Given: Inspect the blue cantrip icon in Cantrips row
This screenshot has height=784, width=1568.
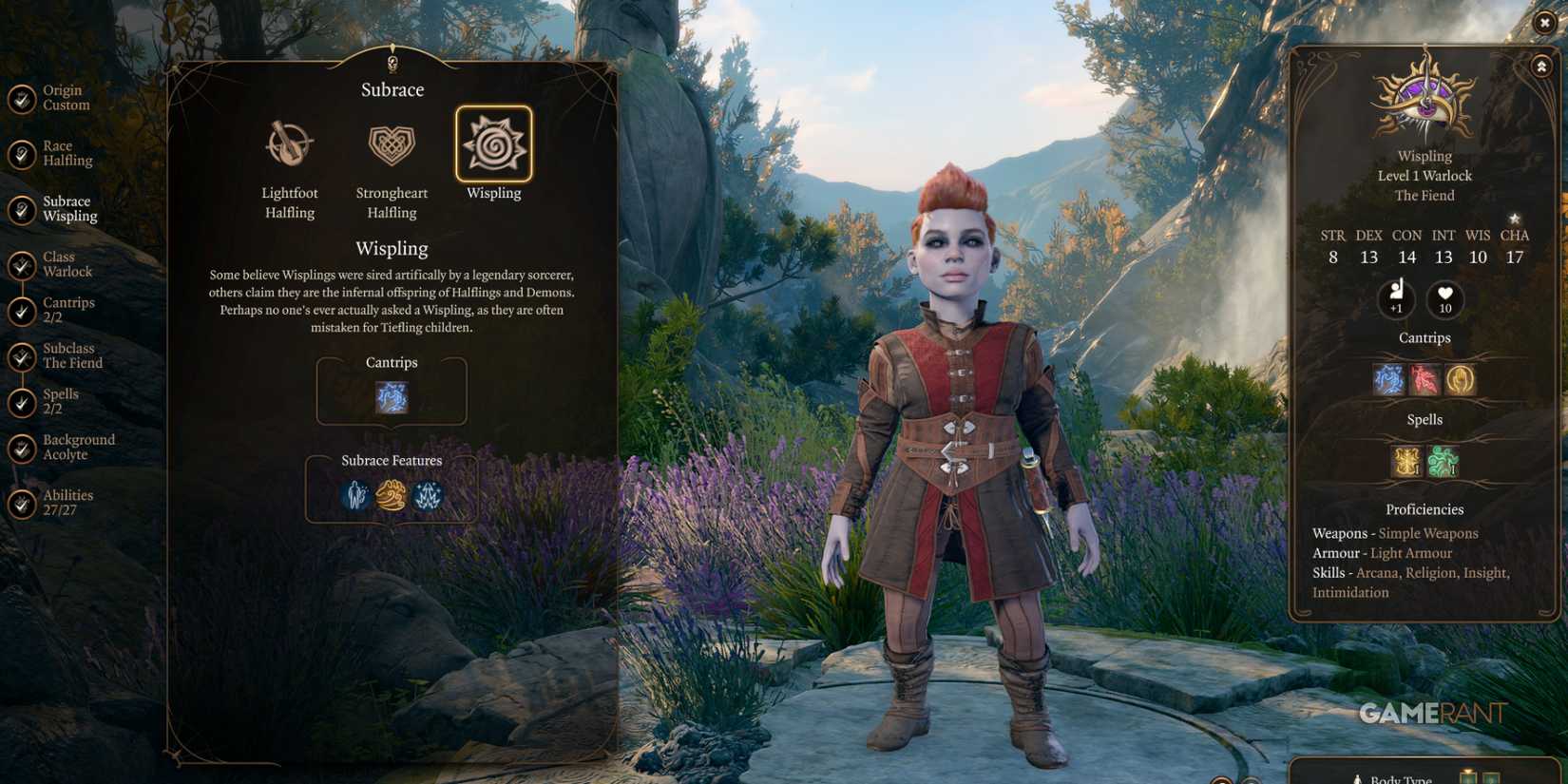Looking at the screenshot, I should tap(1387, 378).
